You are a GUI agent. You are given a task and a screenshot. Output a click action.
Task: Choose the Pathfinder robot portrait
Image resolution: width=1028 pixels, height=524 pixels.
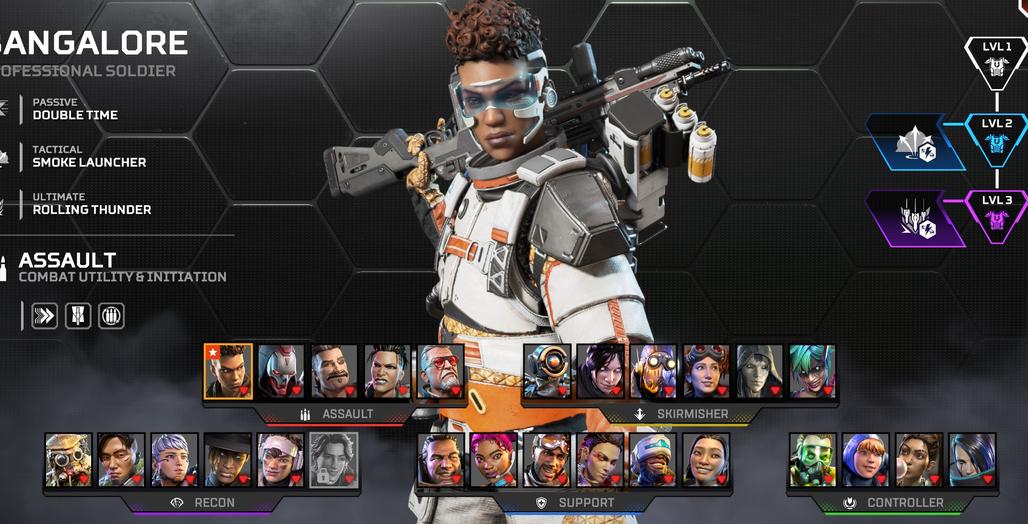pos(547,371)
